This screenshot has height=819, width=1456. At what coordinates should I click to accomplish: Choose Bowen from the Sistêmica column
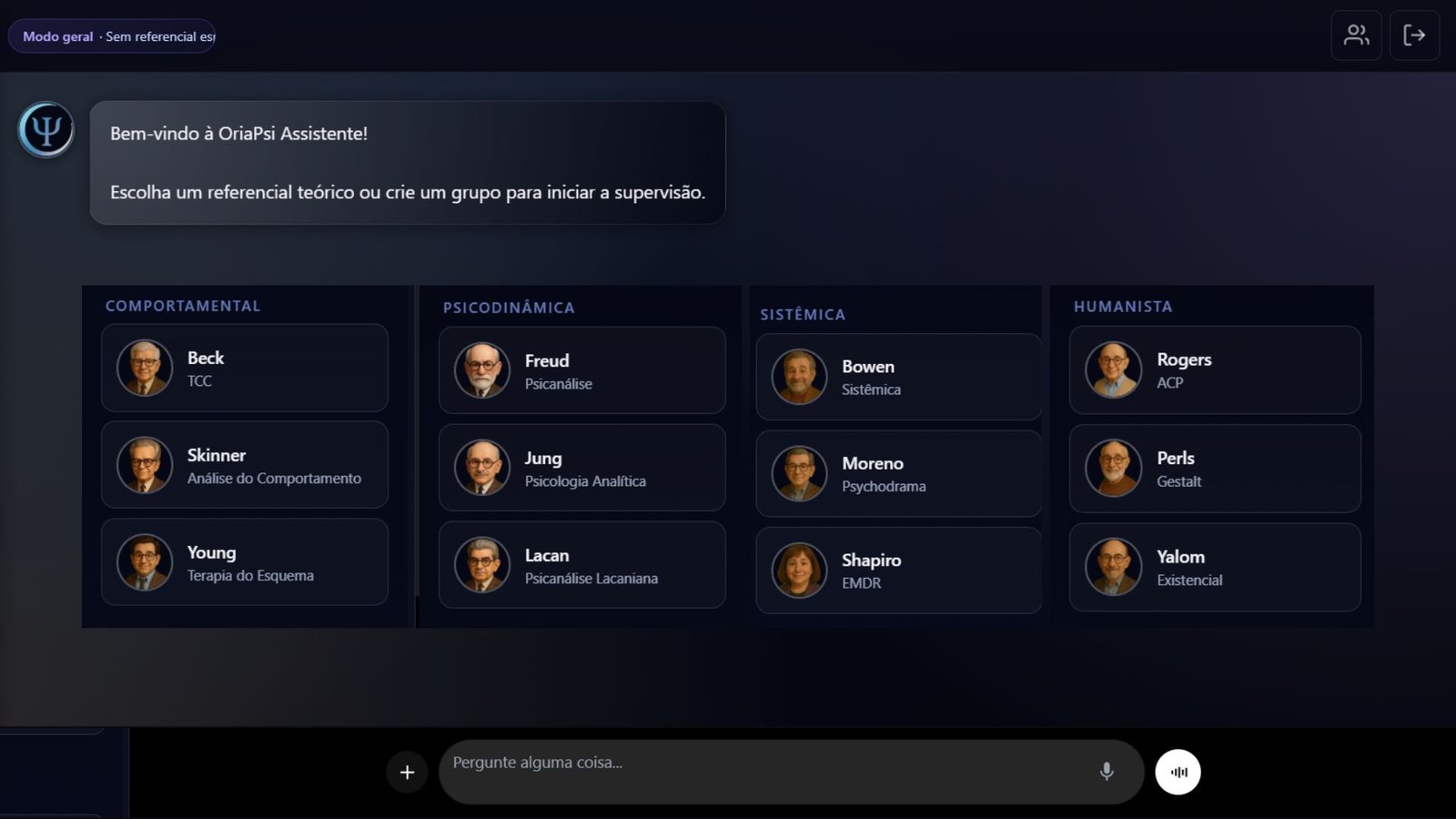(x=897, y=376)
